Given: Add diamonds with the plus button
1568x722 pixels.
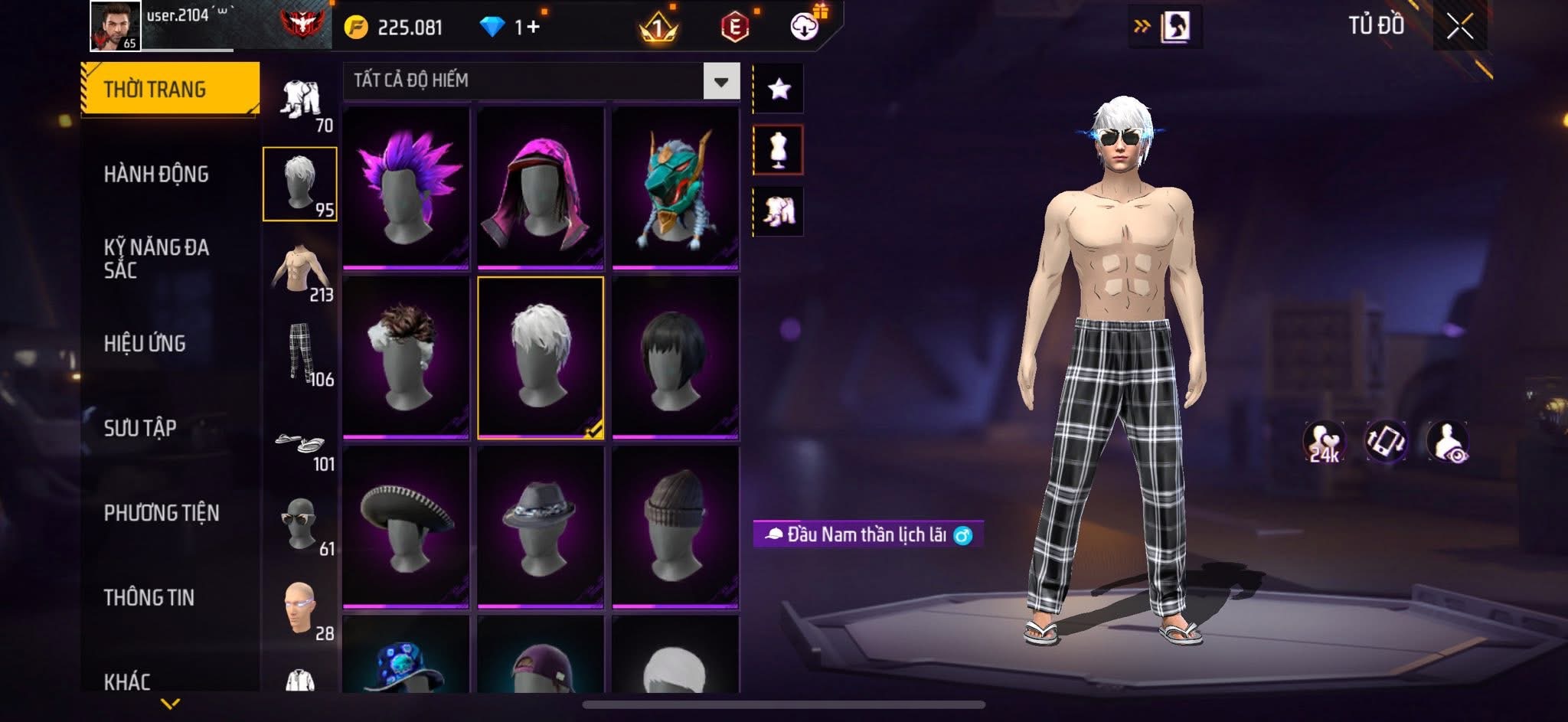Looking at the screenshot, I should [x=532, y=28].
